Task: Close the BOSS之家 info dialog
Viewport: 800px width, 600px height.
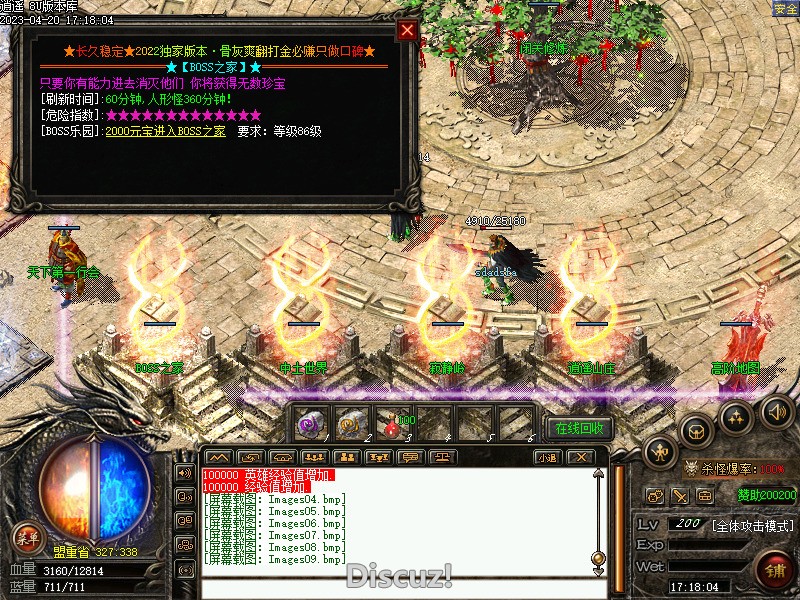Action: pyautogui.click(x=407, y=30)
